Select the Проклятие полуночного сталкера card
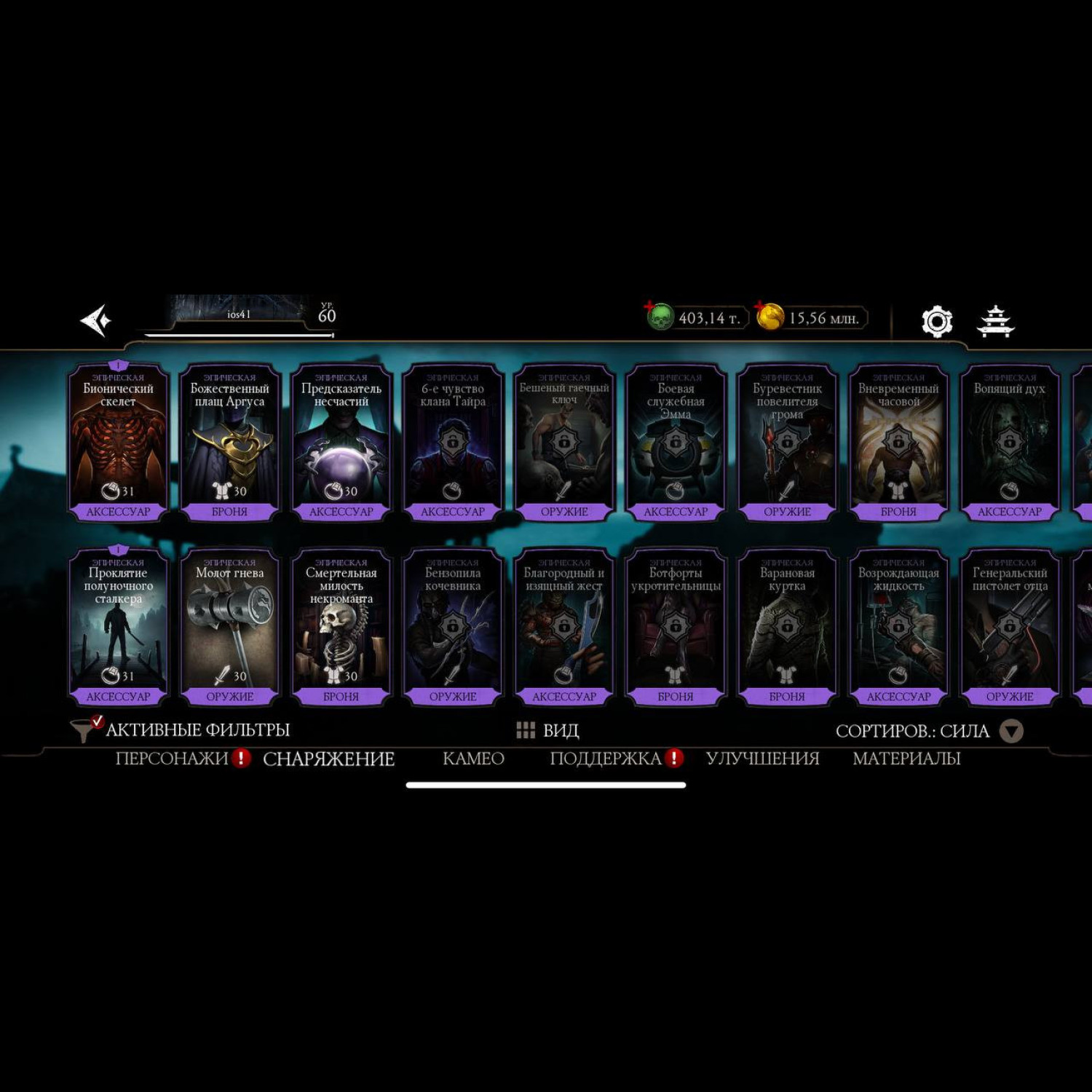The image size is (1092, 1092). coord(118,627)
